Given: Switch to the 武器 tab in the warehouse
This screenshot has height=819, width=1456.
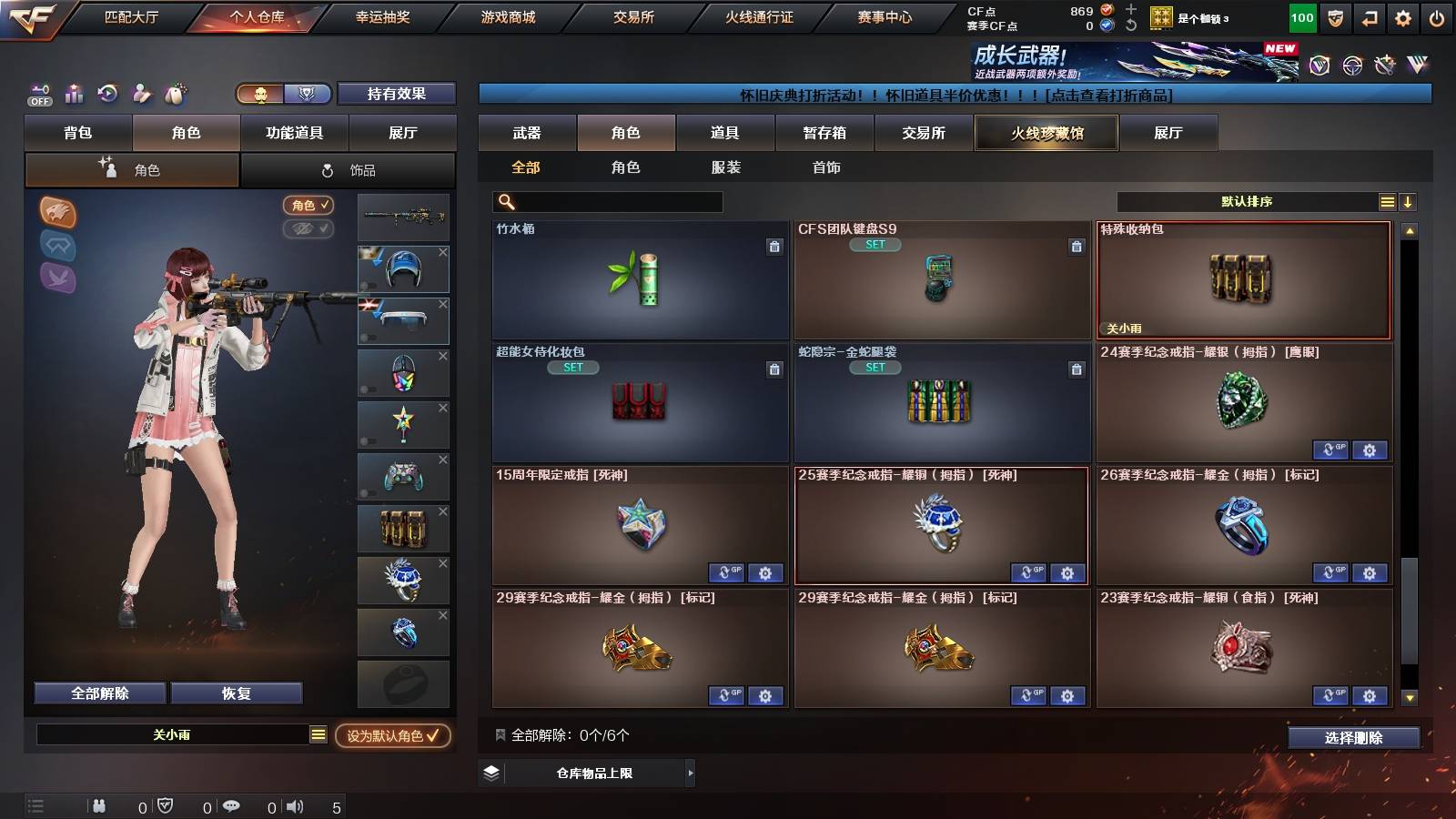Looking at the screenshot, I should pyautogui.click(x=528, y=133).
